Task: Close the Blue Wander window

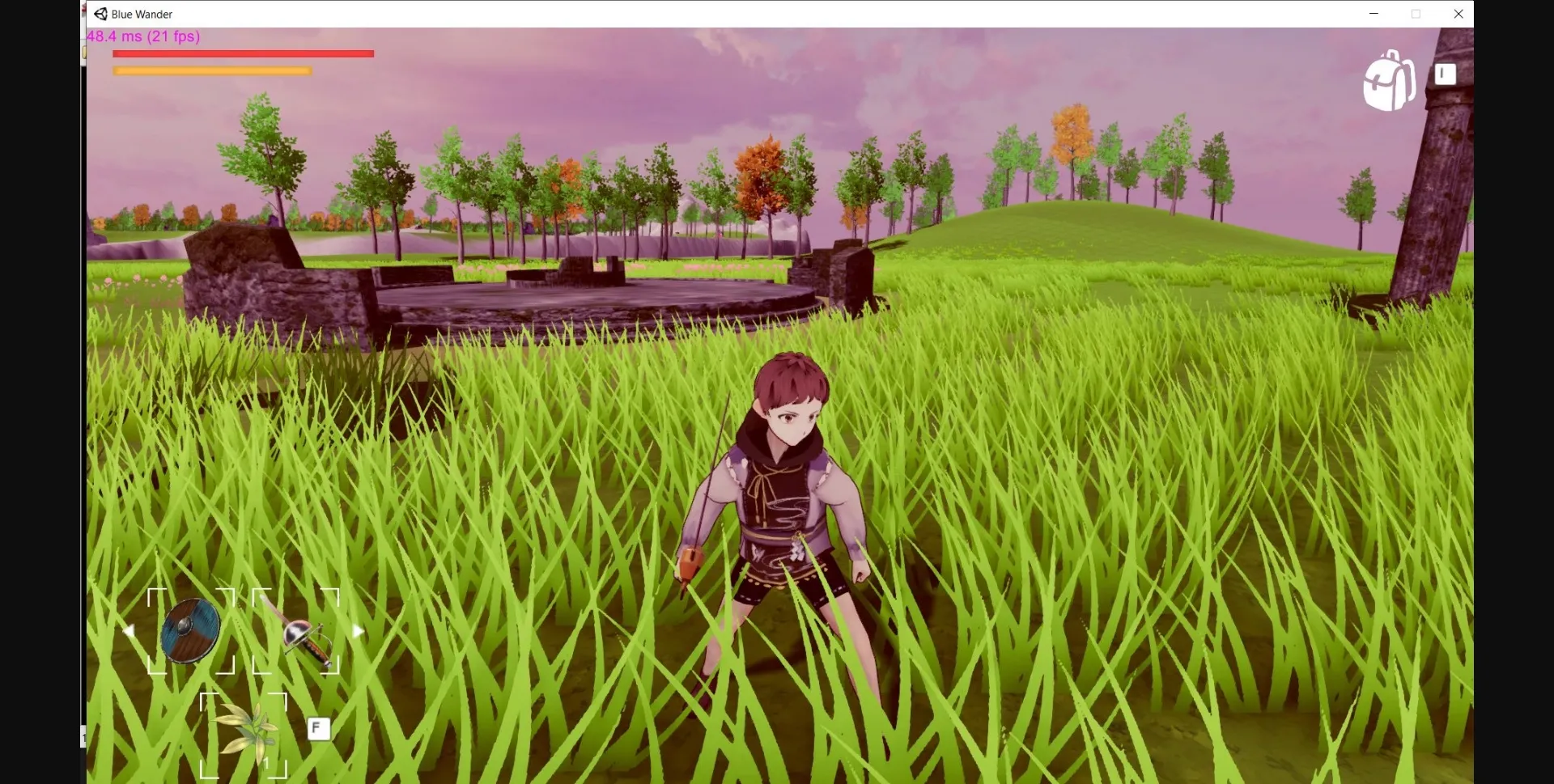Action: [x=1459, y=14]
